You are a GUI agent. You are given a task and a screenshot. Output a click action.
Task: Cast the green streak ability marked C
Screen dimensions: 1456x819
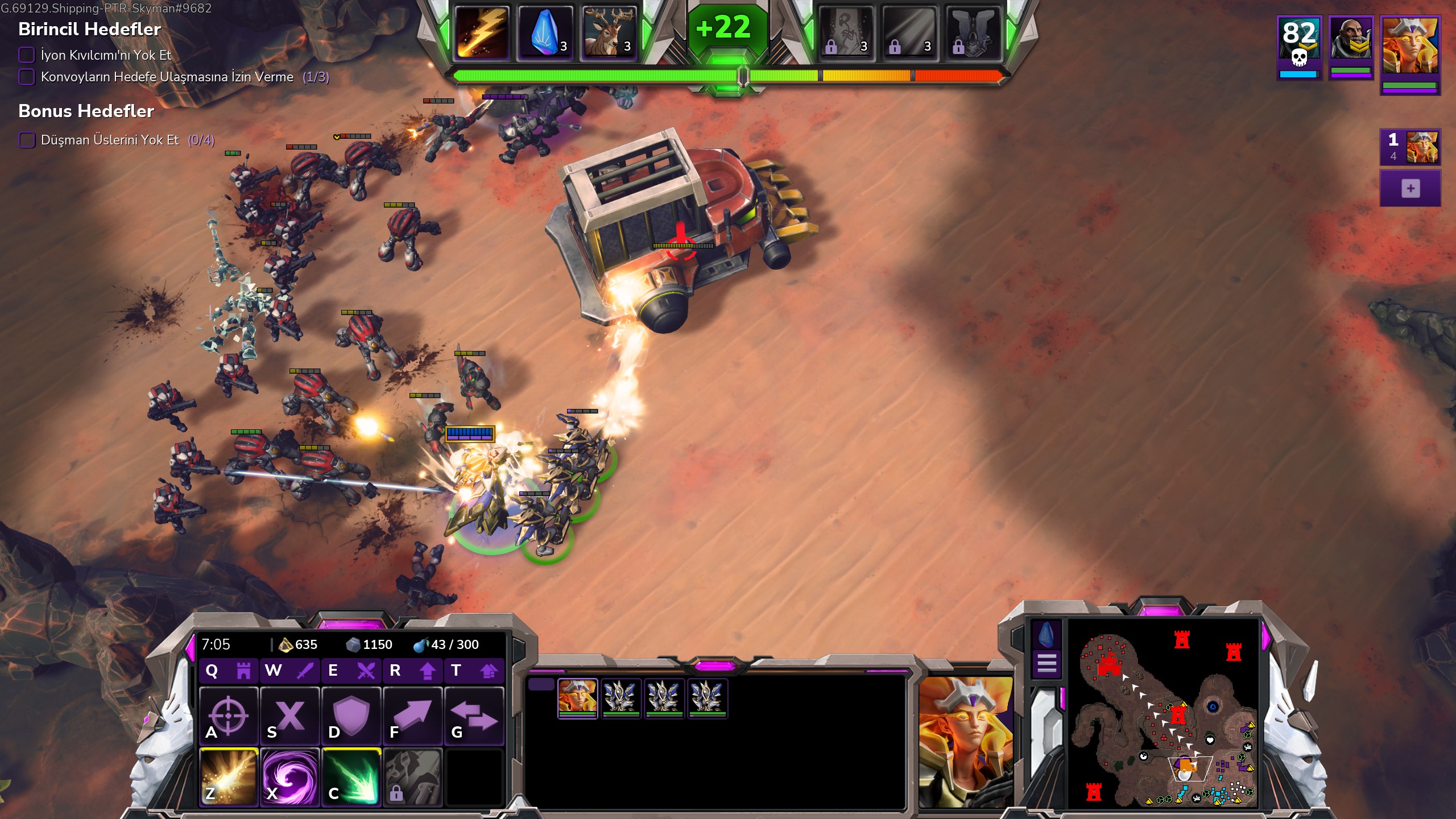tap(351, 777)
